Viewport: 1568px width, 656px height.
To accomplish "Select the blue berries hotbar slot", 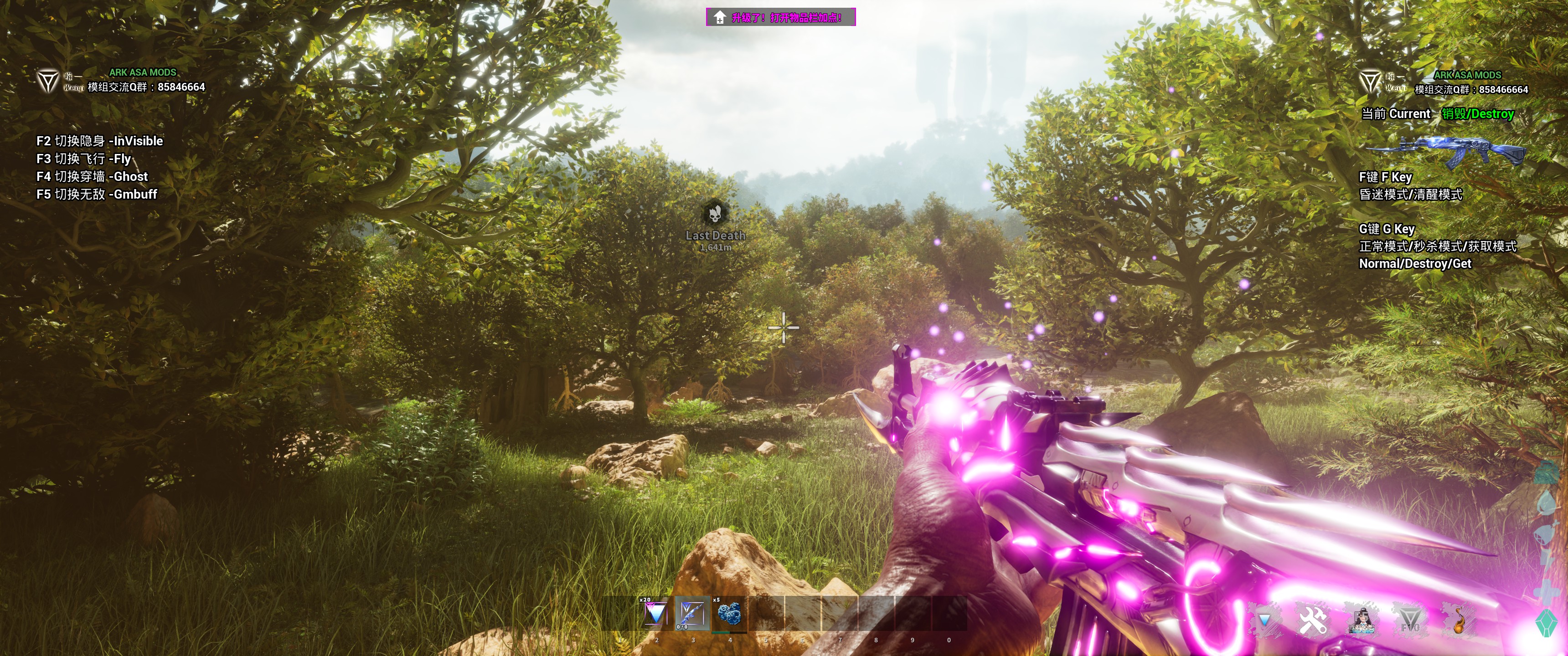I will [x=729, y=613].
